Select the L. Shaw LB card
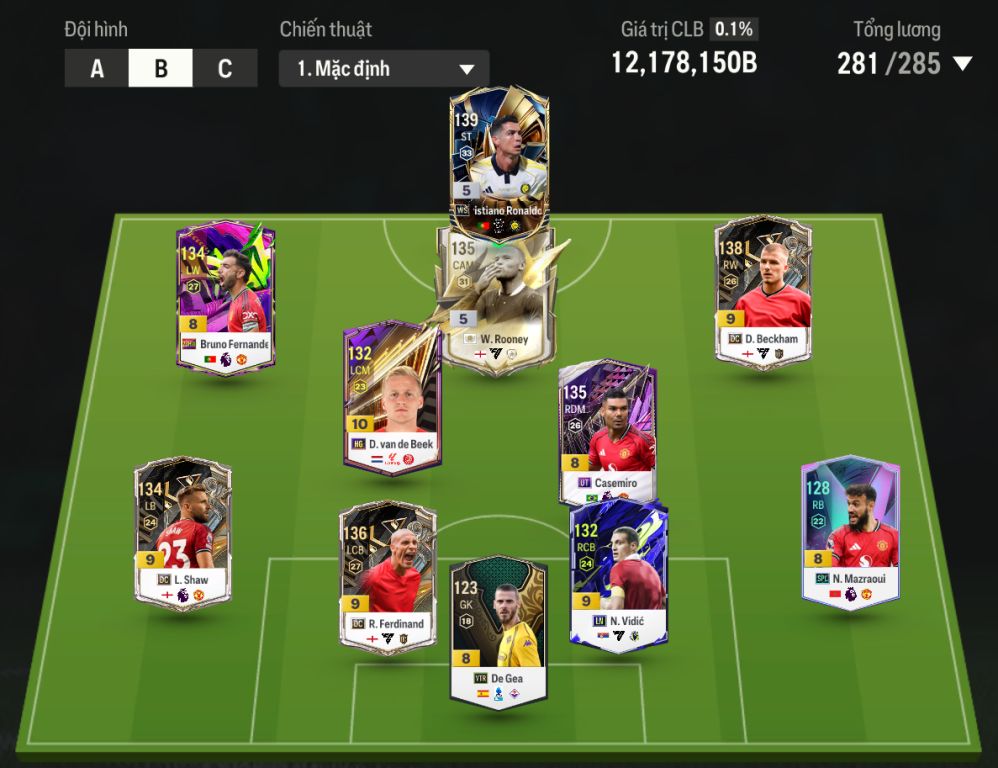Image resolution: width=998 pixels, height=768 pixels. point(183,532)
